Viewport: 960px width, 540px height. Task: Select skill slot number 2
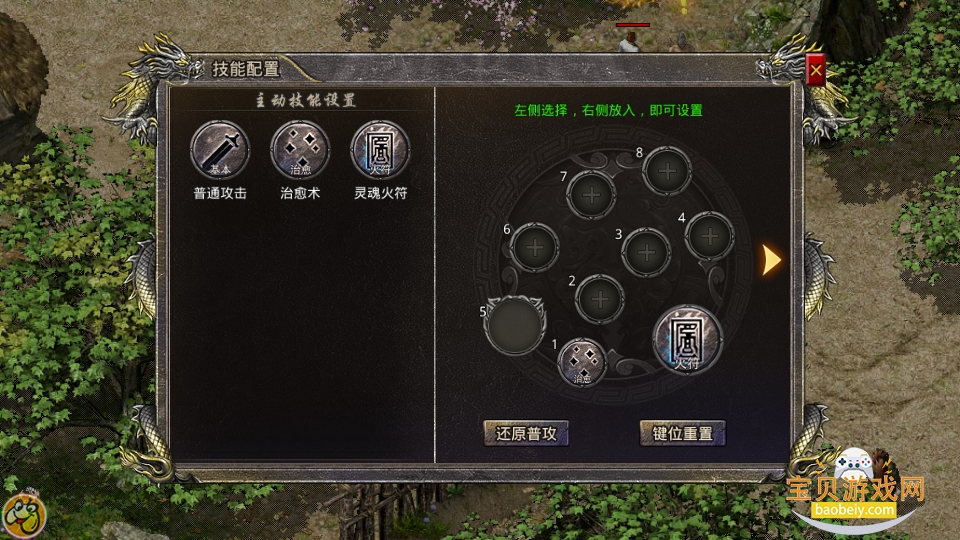pyautogui.click(x=601, y=298)
